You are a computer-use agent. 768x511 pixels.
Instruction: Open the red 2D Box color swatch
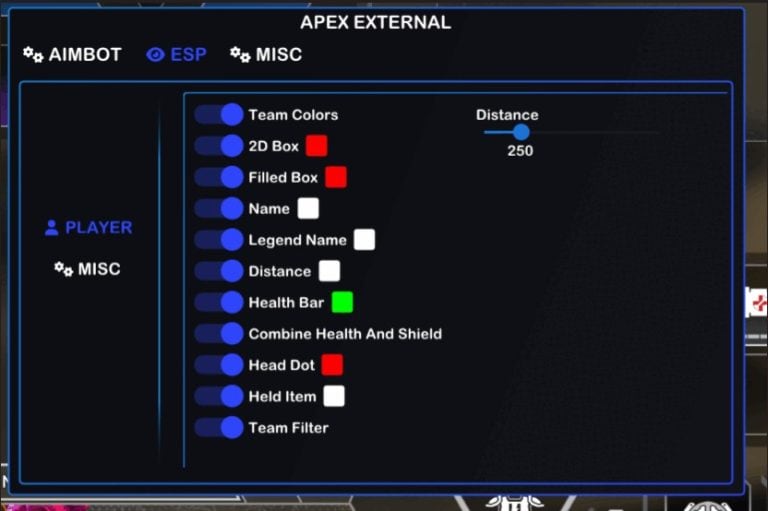316,146
